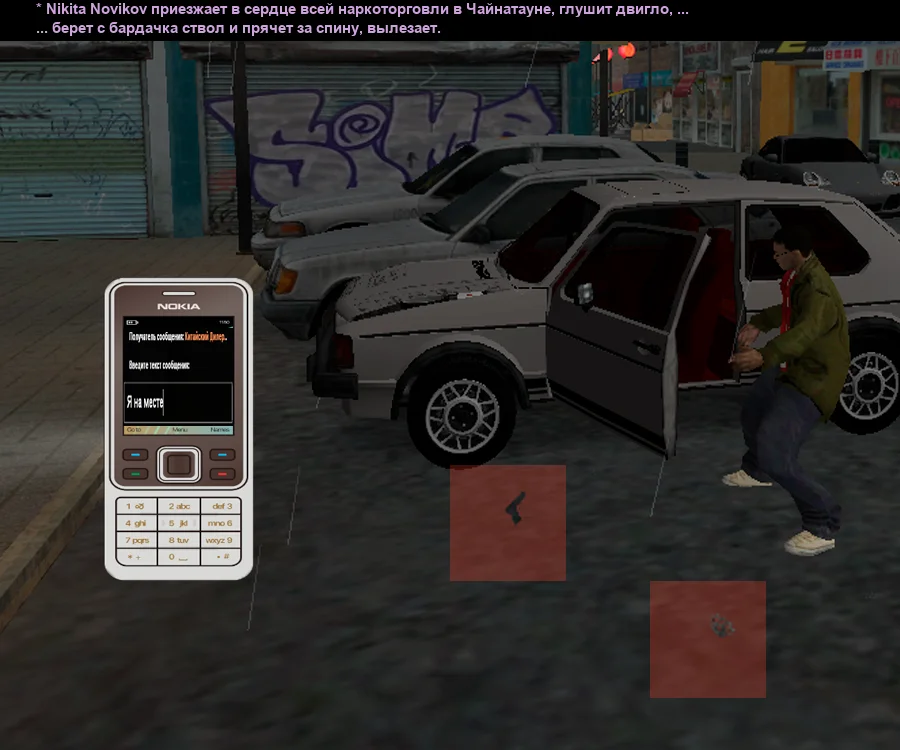This screenshot has height=750, width=900.
Task: Click the phone's green call key
Action: [135, 472]
